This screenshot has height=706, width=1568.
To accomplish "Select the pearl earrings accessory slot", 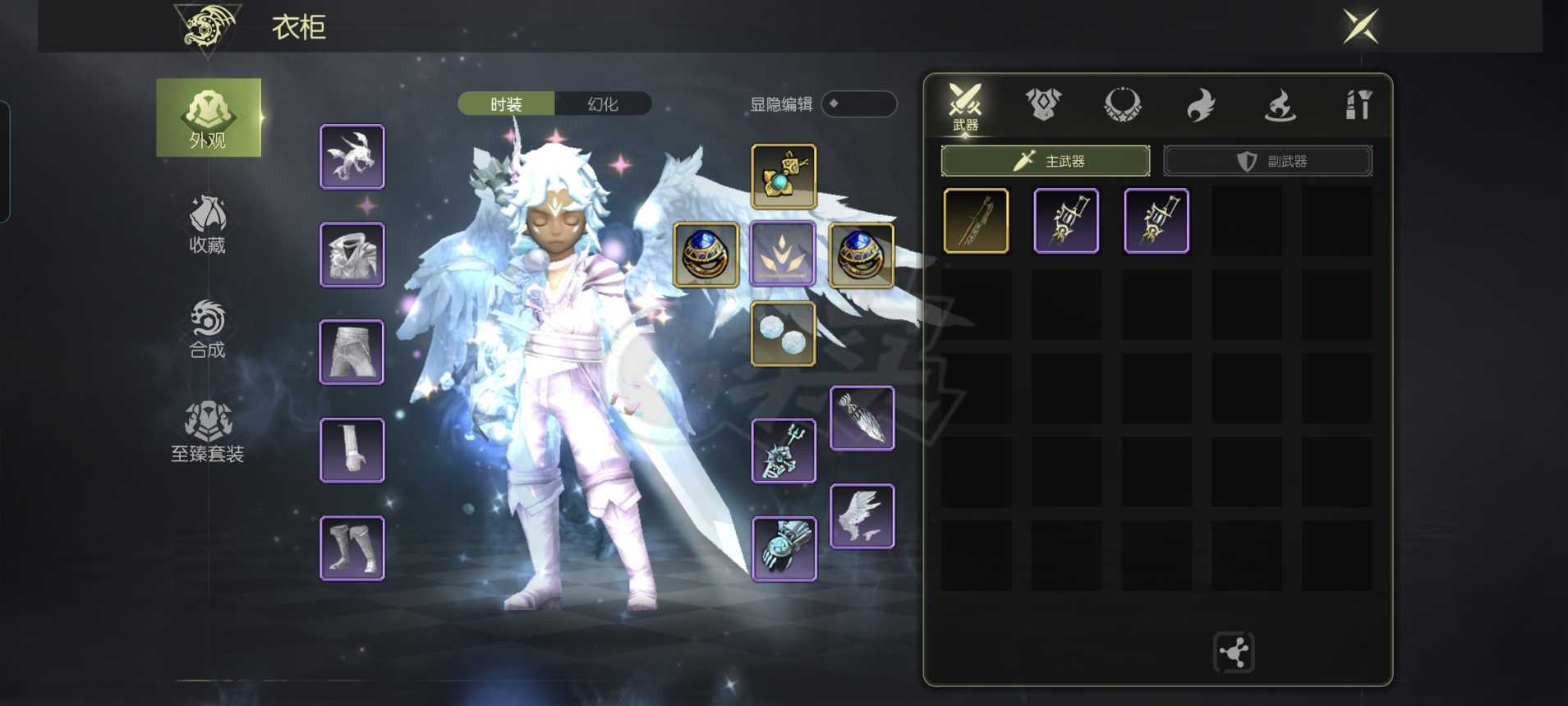I will (783, 333).
